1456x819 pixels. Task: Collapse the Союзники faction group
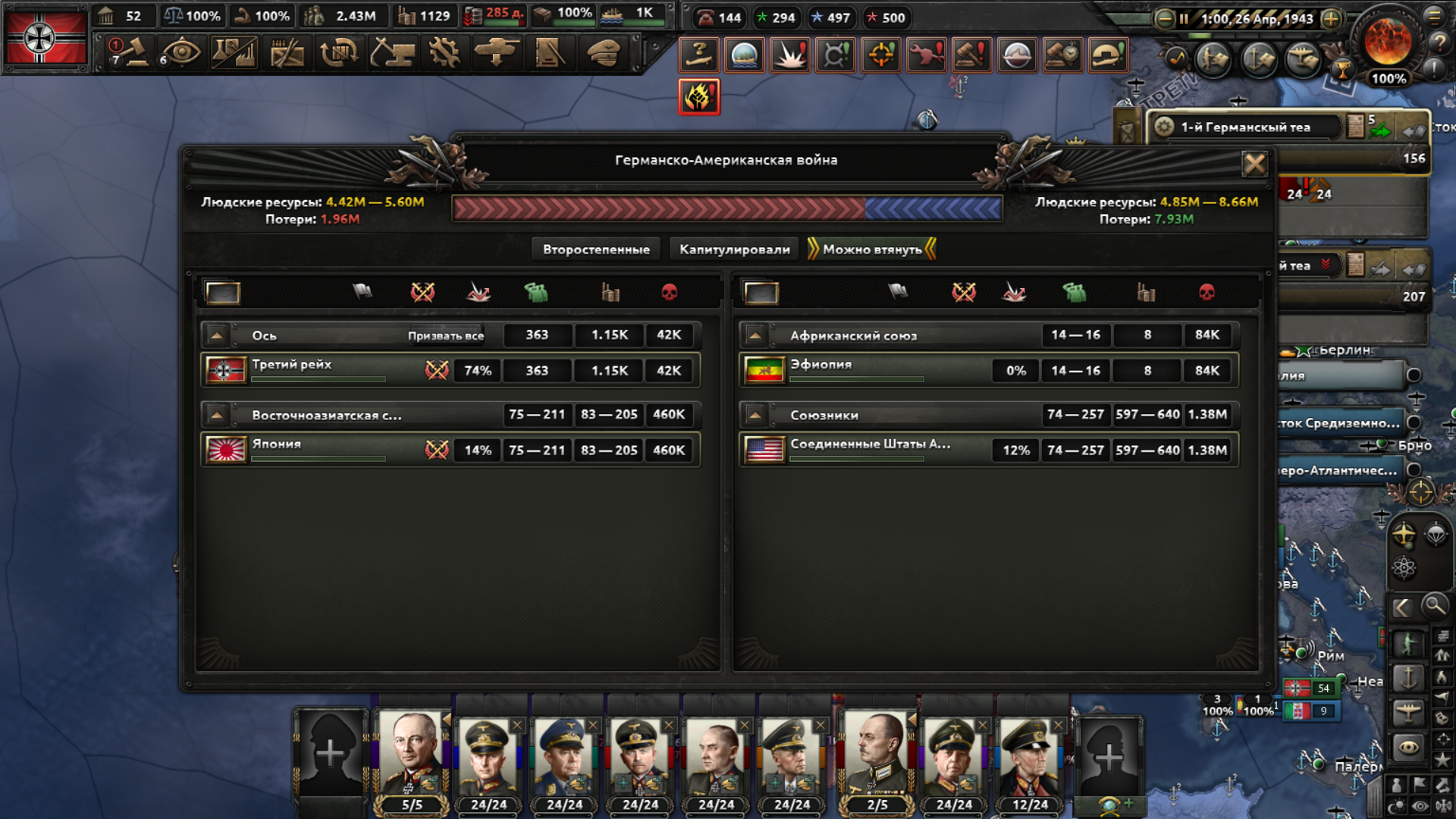(x=755, y=415)
